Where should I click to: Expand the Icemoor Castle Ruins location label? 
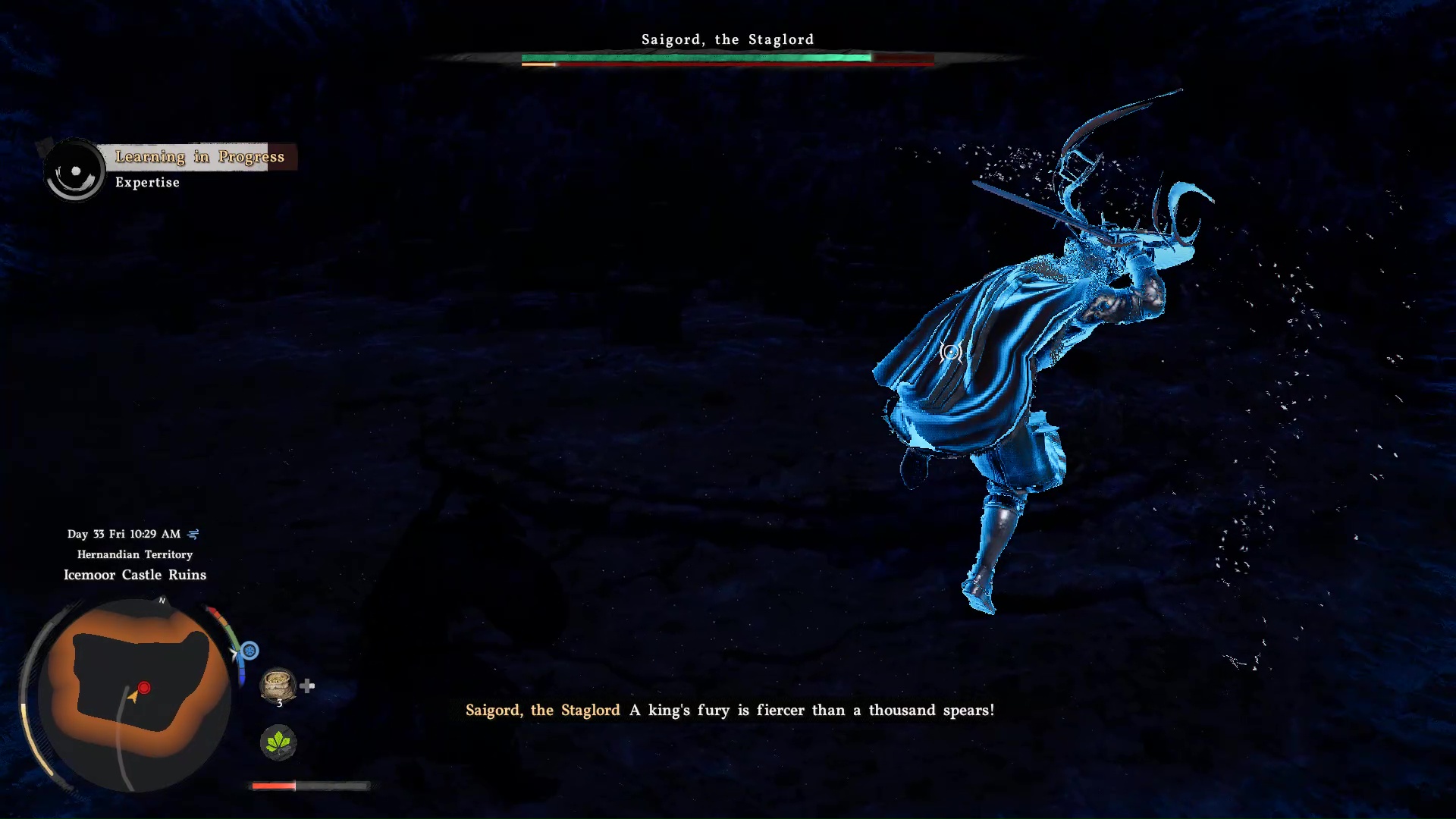click(134, 575)
